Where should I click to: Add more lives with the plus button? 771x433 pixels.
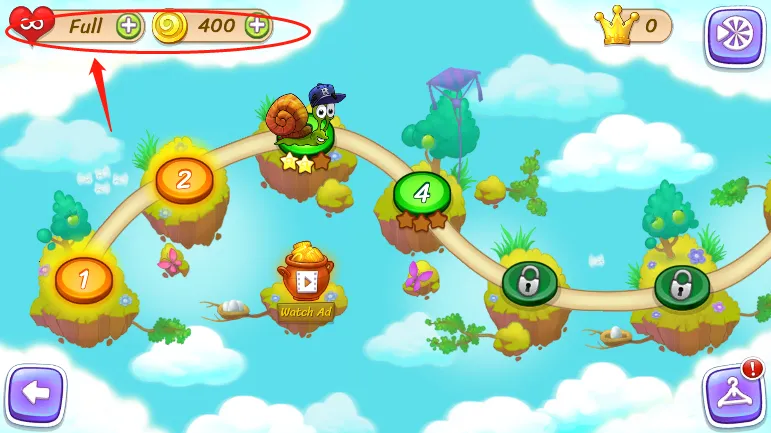point(129,26)
